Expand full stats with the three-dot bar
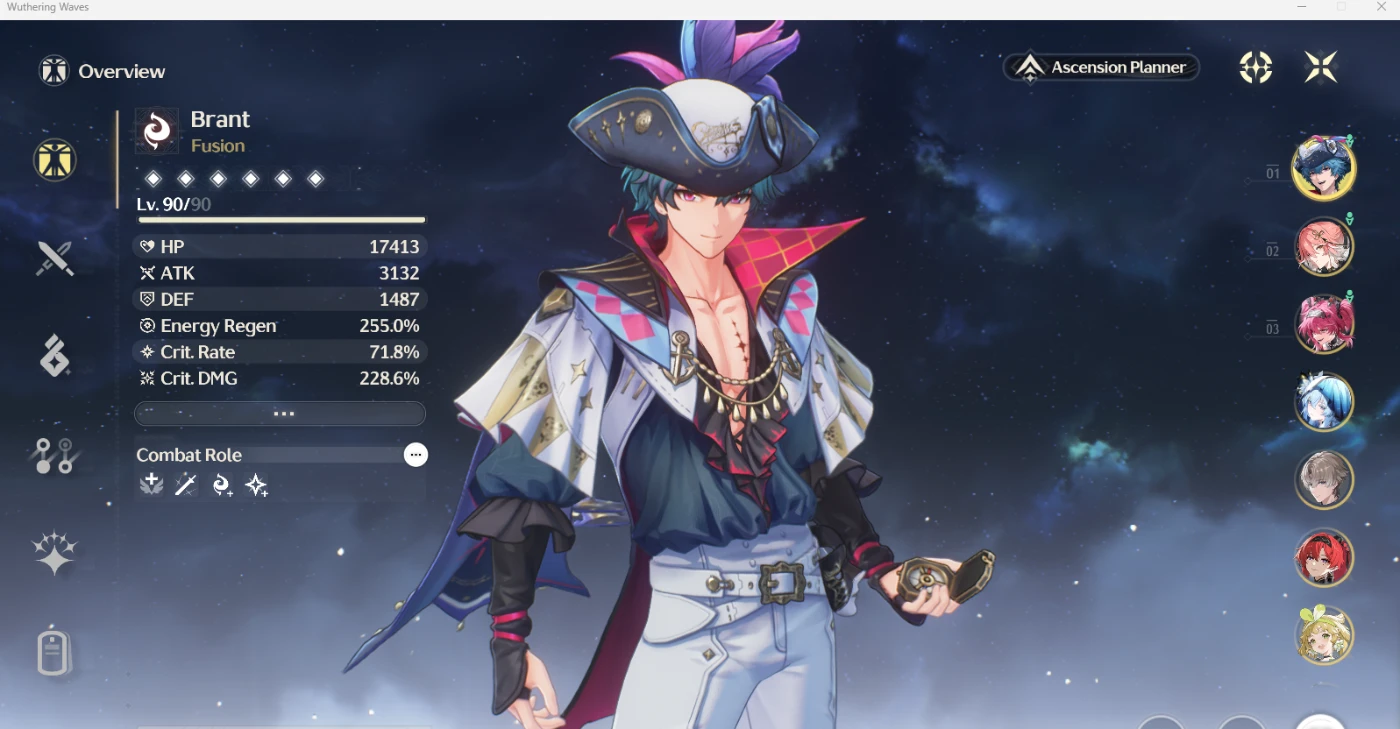This screenshot has height=729, width=1400. [x=280, y=414]
